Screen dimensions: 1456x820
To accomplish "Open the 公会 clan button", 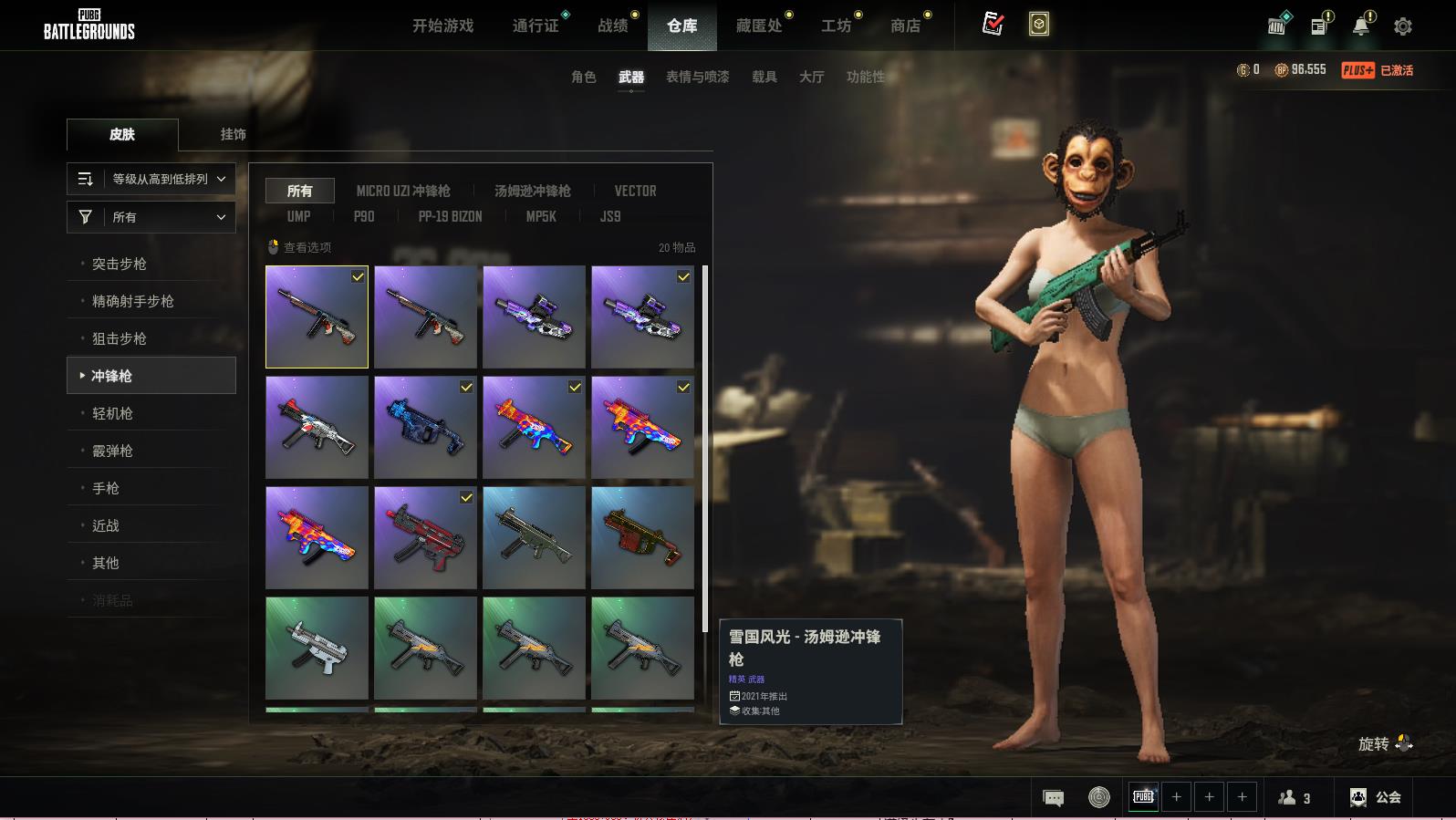I will click(1375, 797).
